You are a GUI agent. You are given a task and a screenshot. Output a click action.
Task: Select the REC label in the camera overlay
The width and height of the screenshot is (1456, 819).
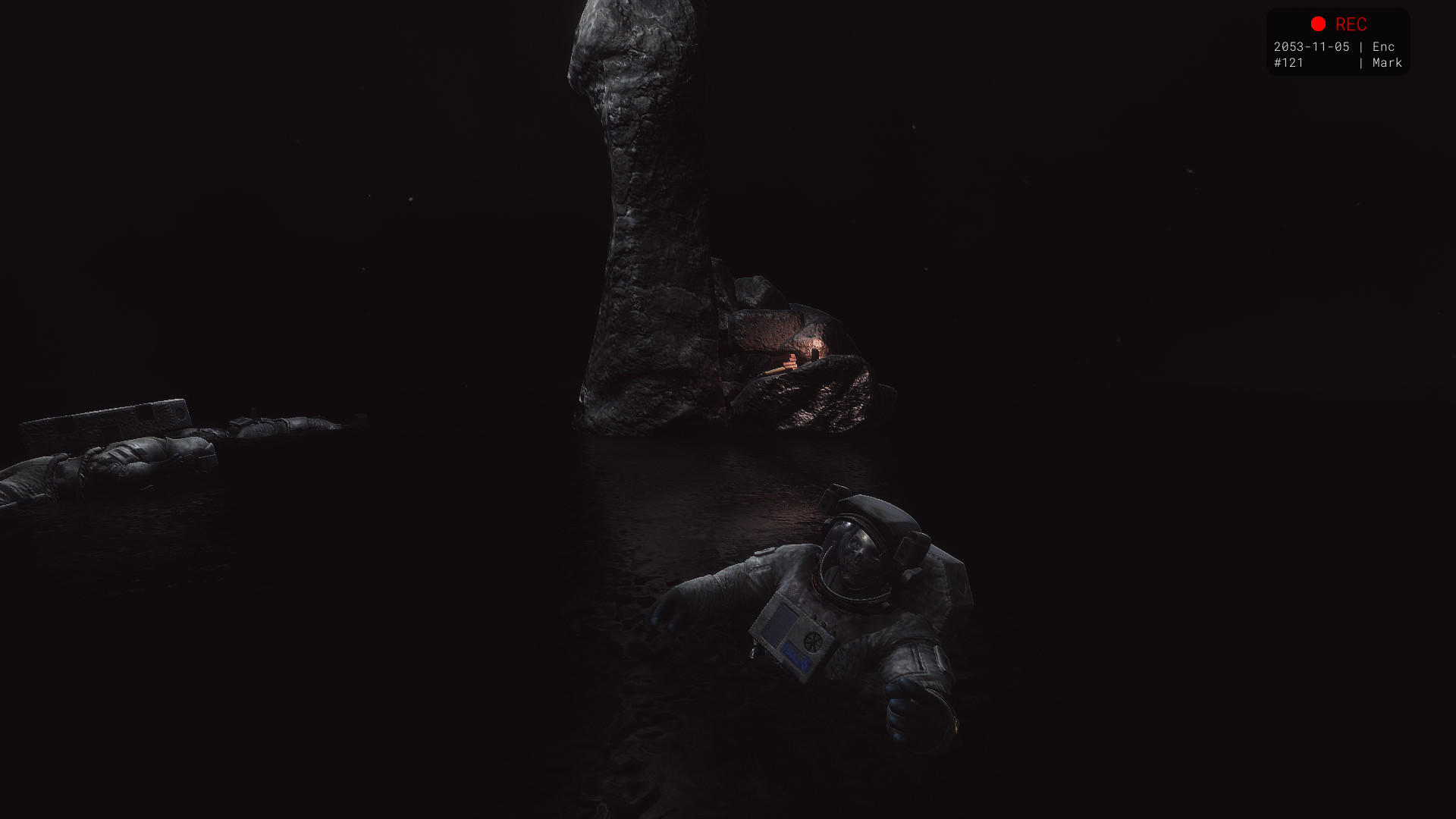[1351, 25]
